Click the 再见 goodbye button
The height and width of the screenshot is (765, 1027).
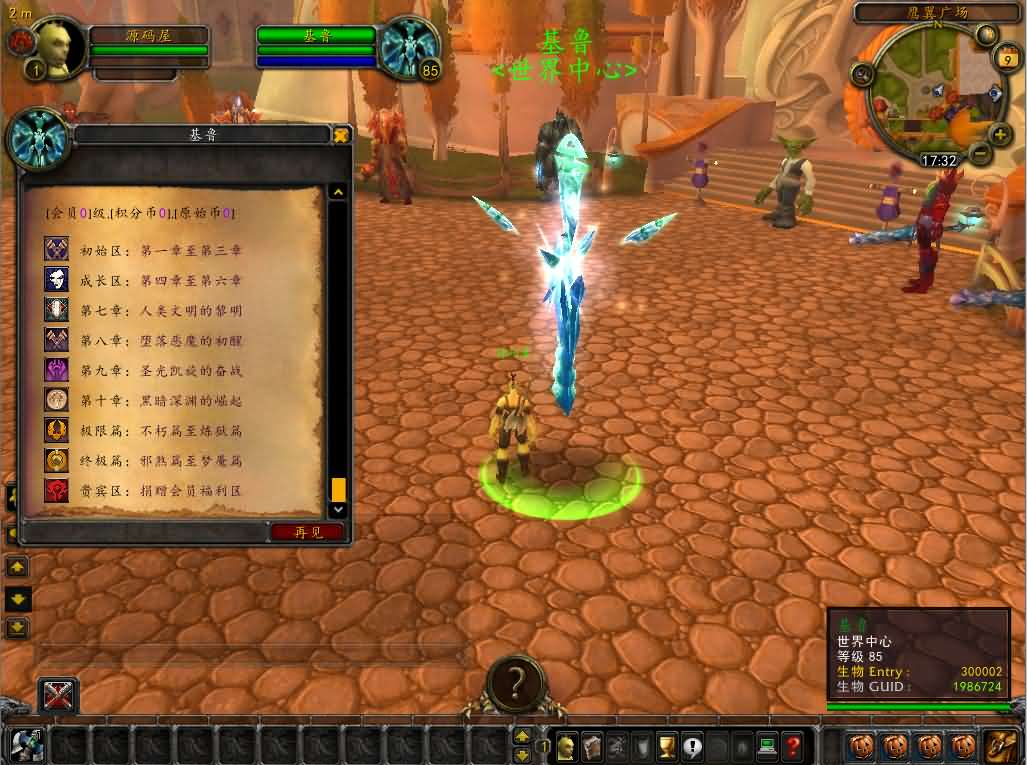pos(307,532)
